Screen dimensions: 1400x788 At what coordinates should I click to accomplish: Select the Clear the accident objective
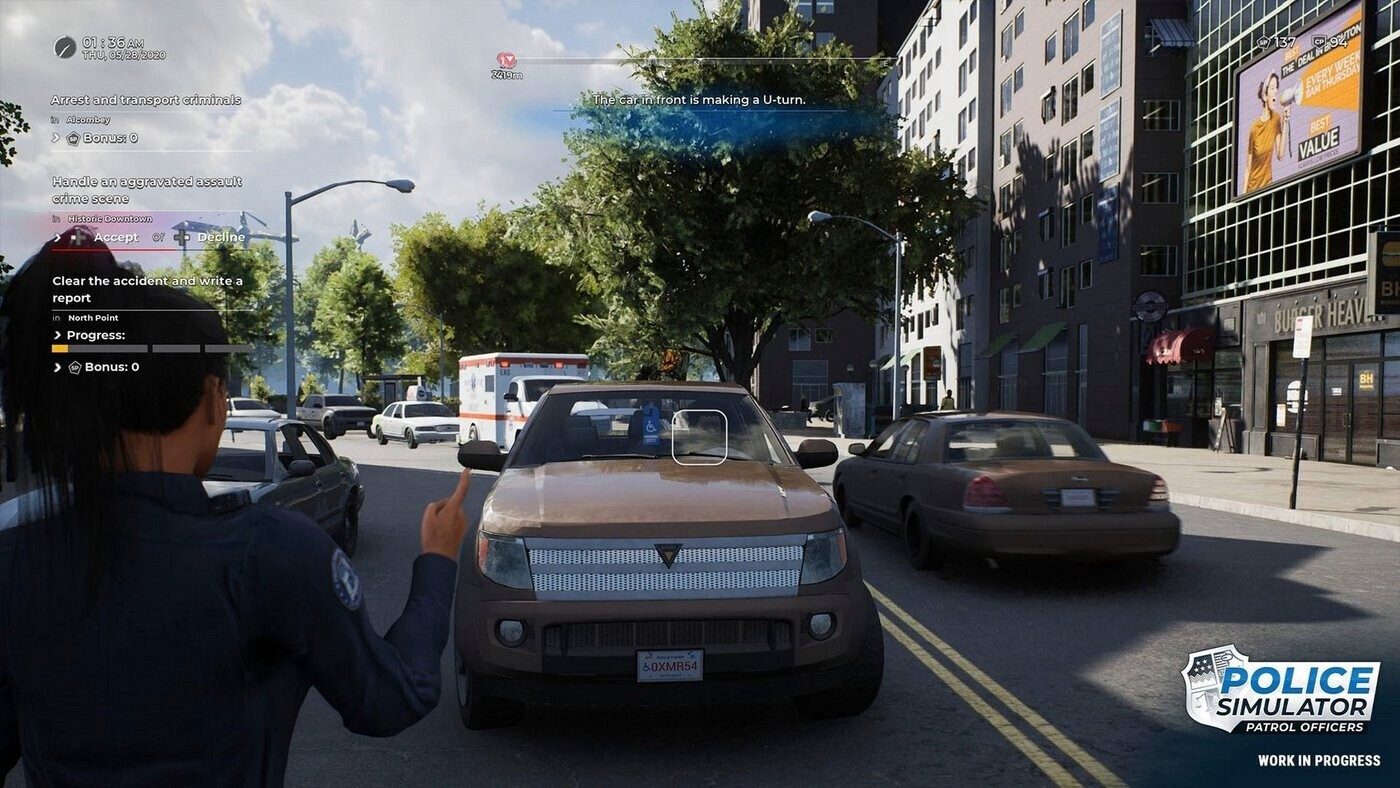coord(147,289)
